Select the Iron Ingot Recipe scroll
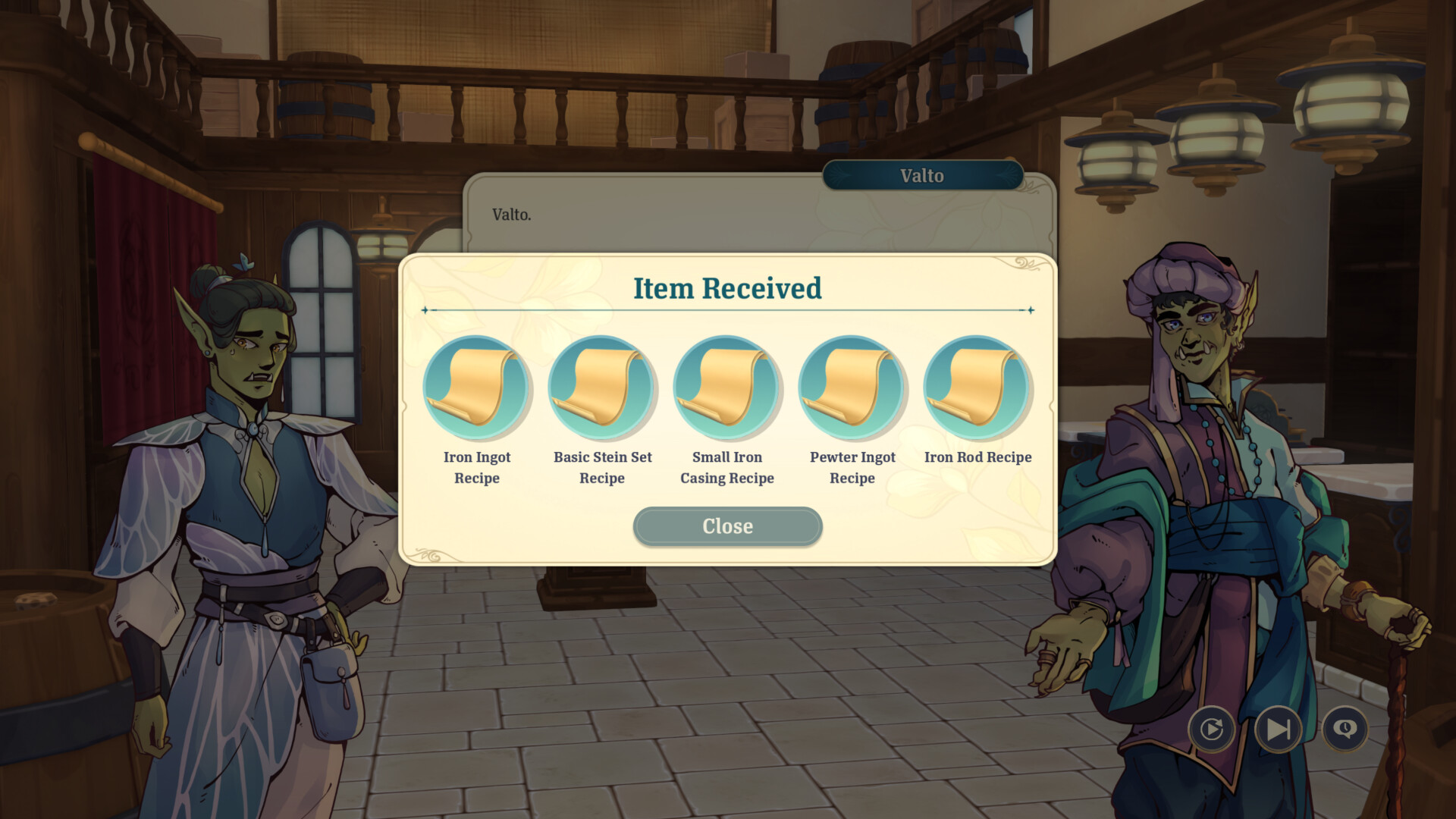The image size is (1456, 819). (477, 388)
